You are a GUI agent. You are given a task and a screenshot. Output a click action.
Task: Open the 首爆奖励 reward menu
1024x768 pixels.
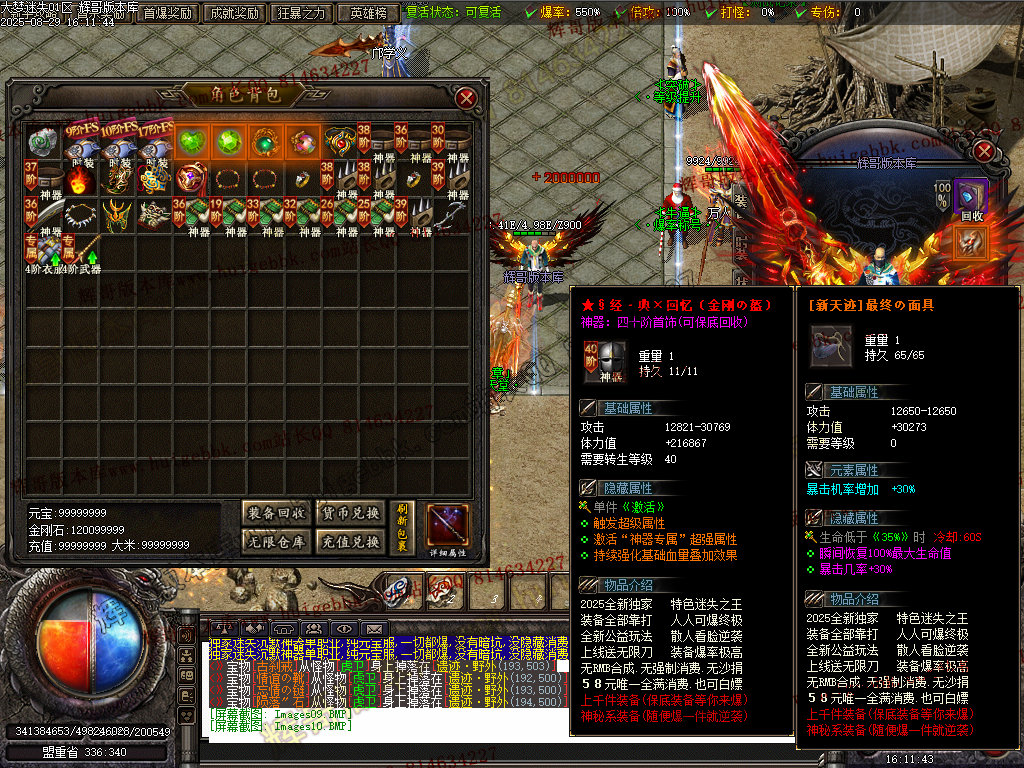pyautogui.click(x=166, y=13)
